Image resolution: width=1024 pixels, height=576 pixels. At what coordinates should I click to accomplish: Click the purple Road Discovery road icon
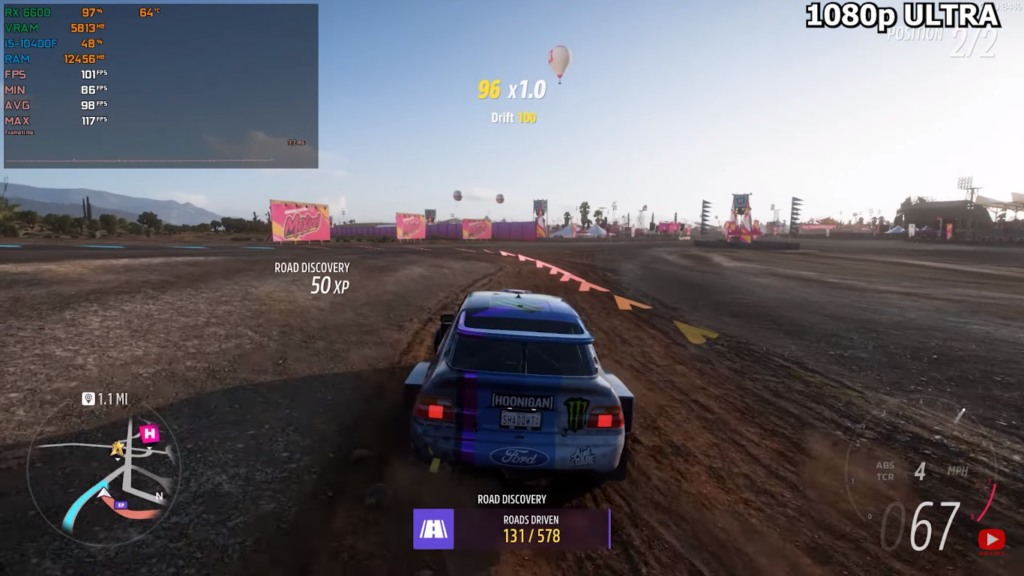433,529
